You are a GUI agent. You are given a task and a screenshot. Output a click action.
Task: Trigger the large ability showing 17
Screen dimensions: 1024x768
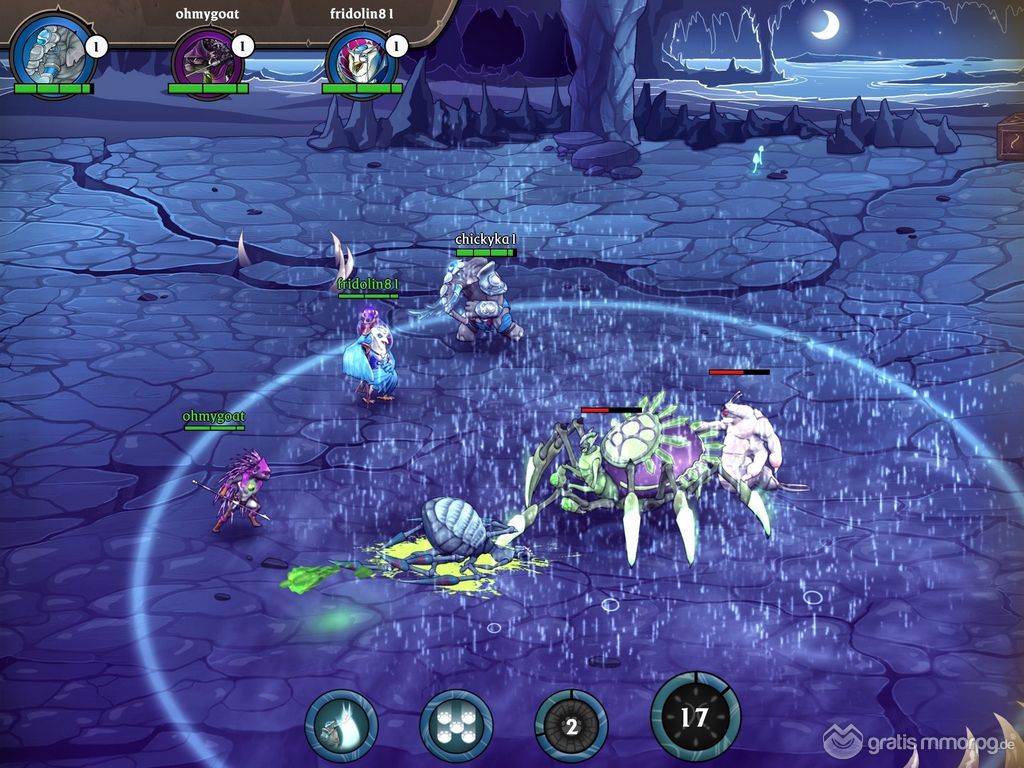tap(695, 717)
